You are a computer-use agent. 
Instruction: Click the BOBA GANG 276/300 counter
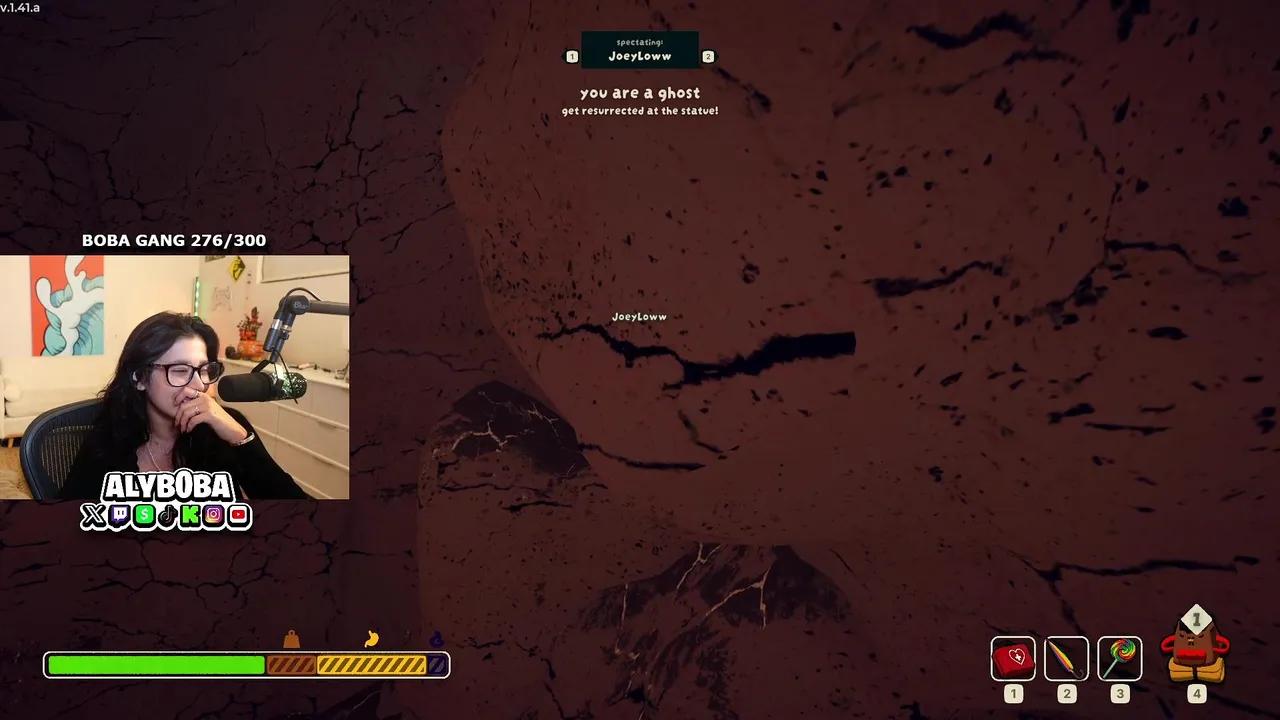point(173,240)
